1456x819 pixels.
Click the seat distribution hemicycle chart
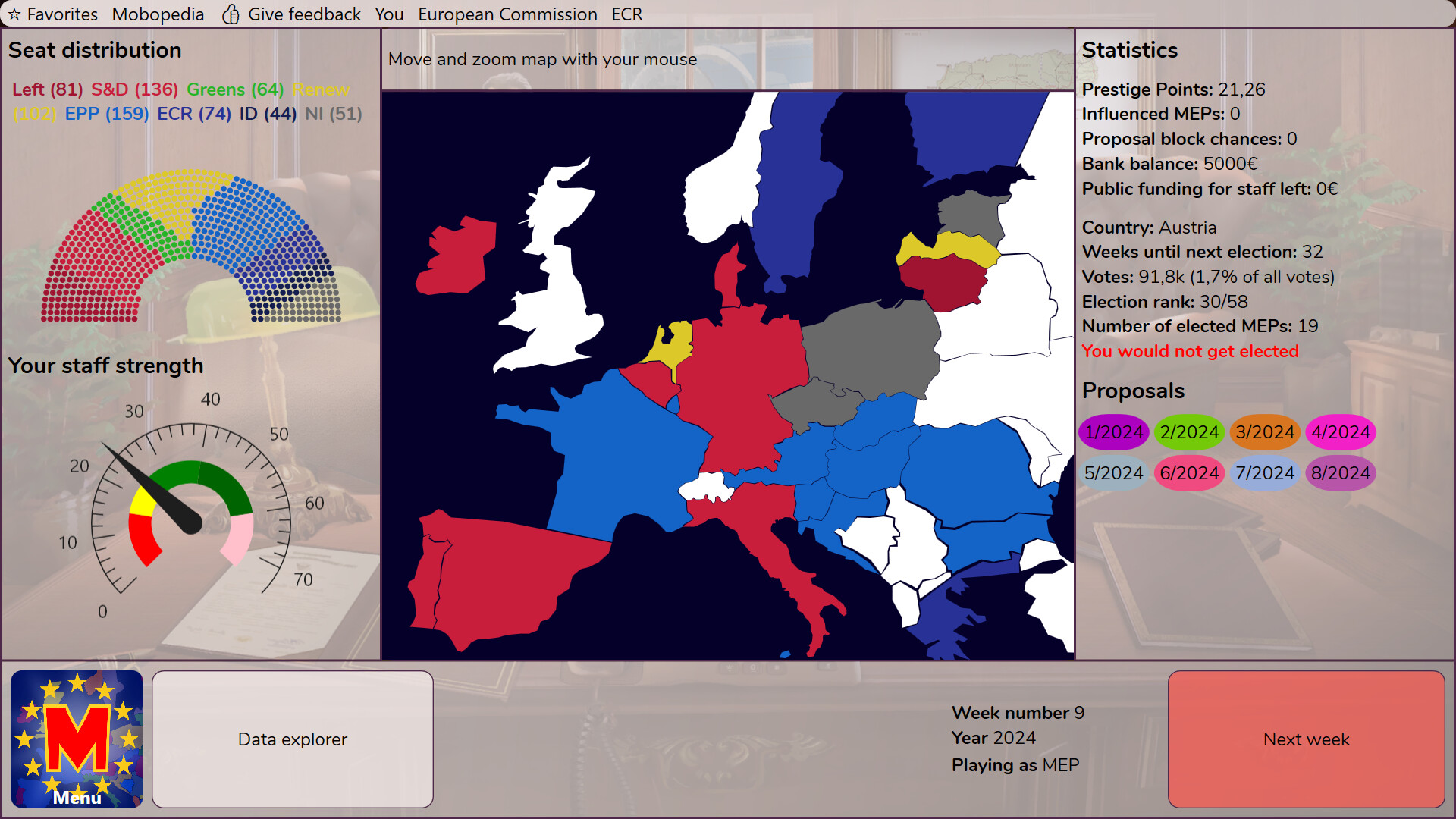click(x=190, y=243)
